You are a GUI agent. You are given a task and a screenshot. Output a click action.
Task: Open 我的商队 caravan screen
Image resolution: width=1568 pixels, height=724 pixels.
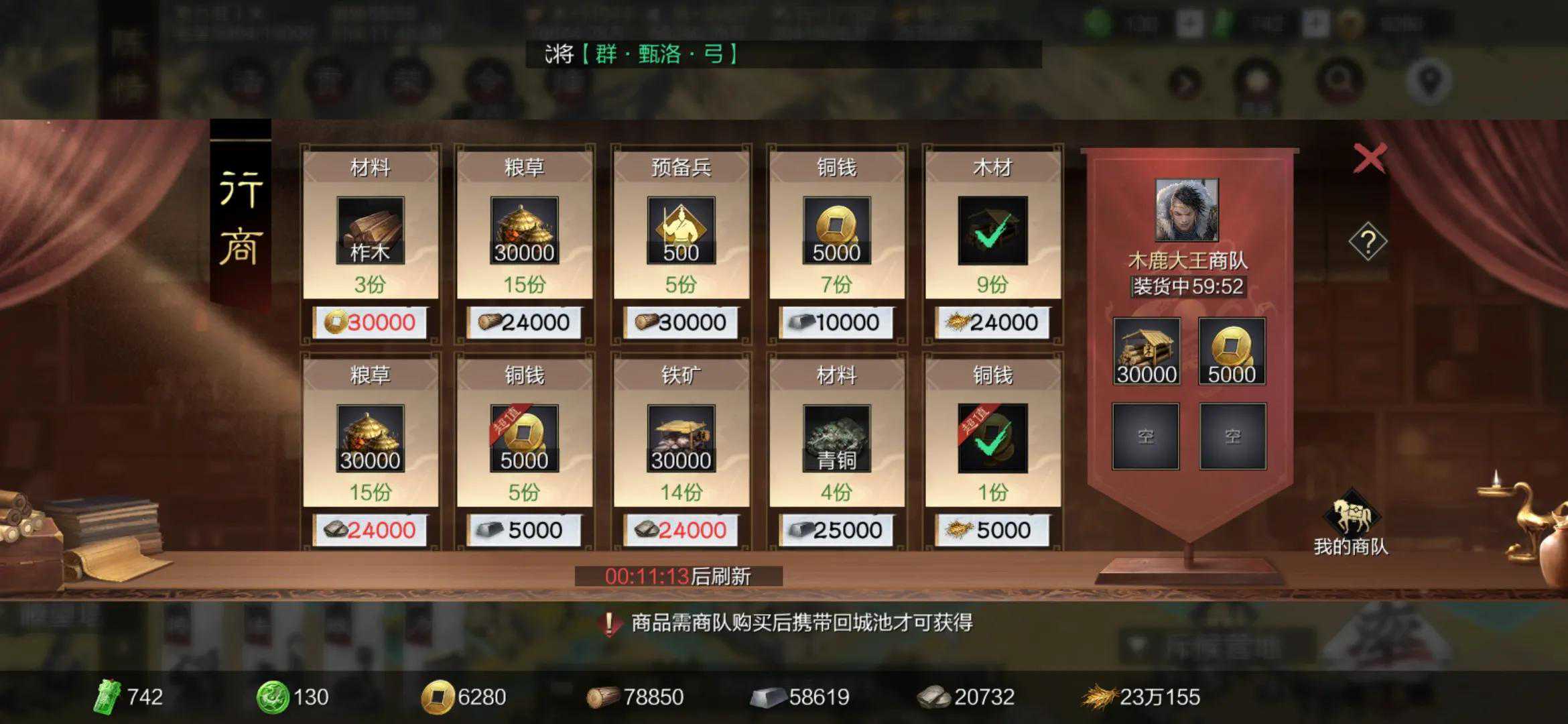coord(1351,523)
